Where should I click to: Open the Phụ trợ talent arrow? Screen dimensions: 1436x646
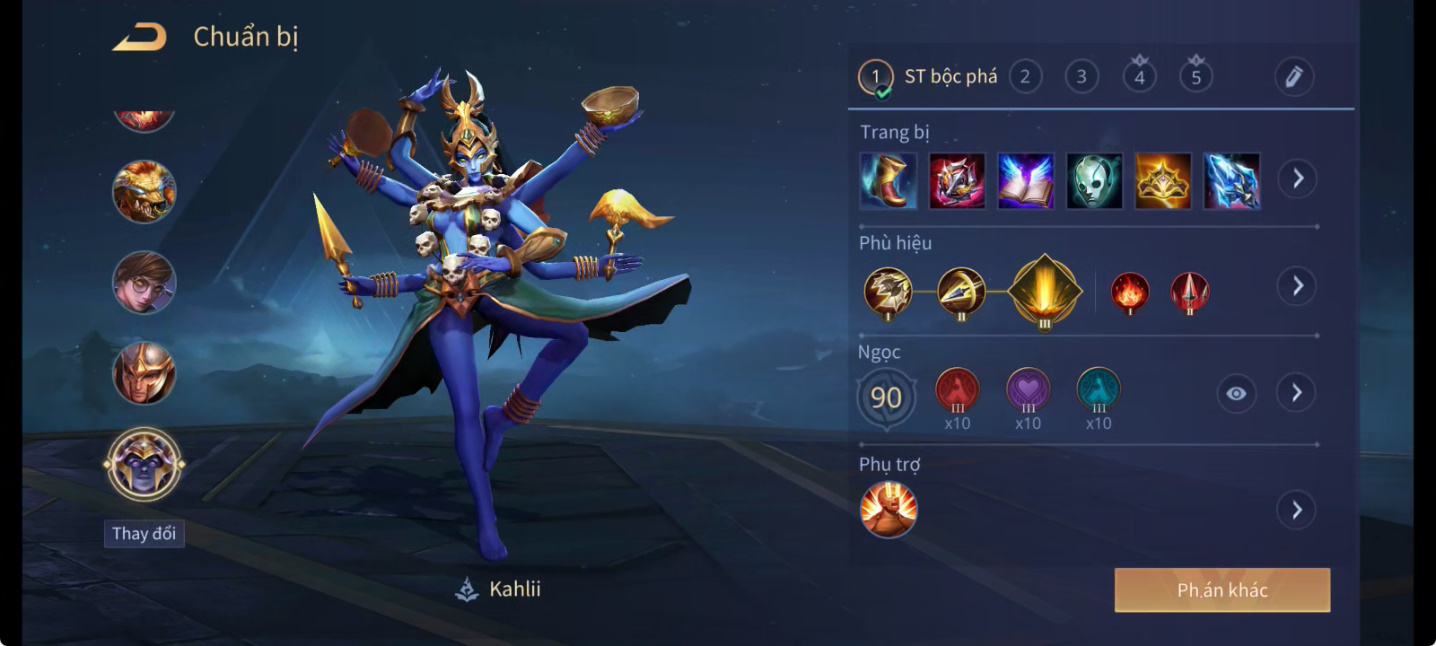click(x=1297, y=510)
